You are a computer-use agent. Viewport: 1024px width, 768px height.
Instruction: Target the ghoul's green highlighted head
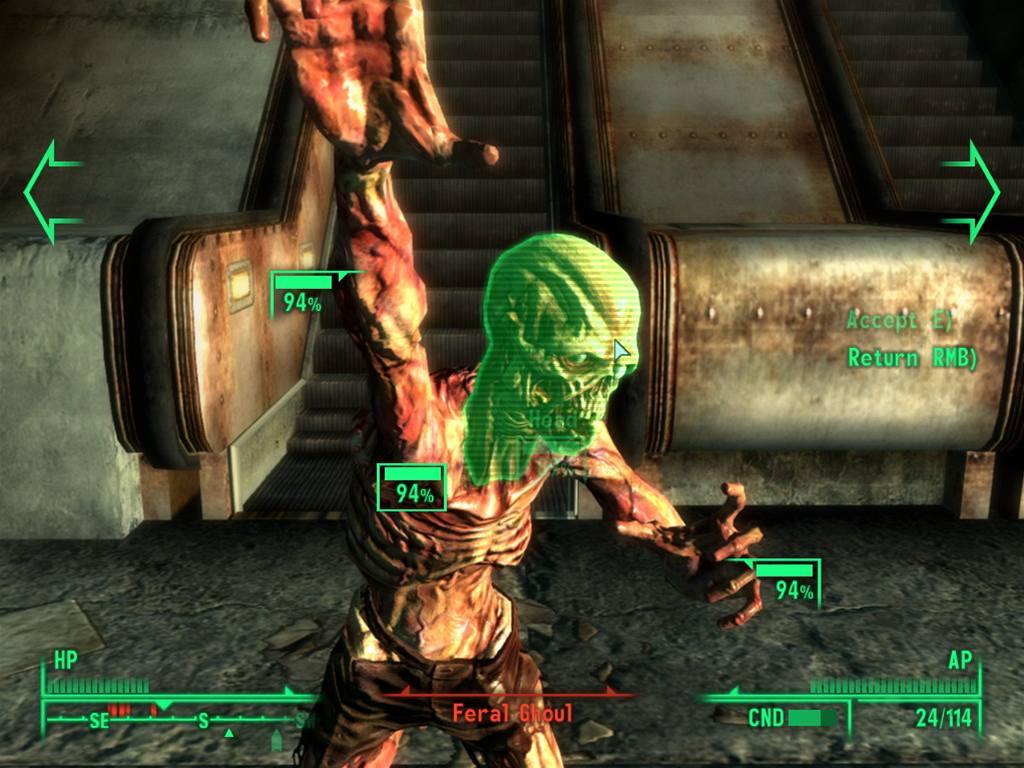coord(558,350)
